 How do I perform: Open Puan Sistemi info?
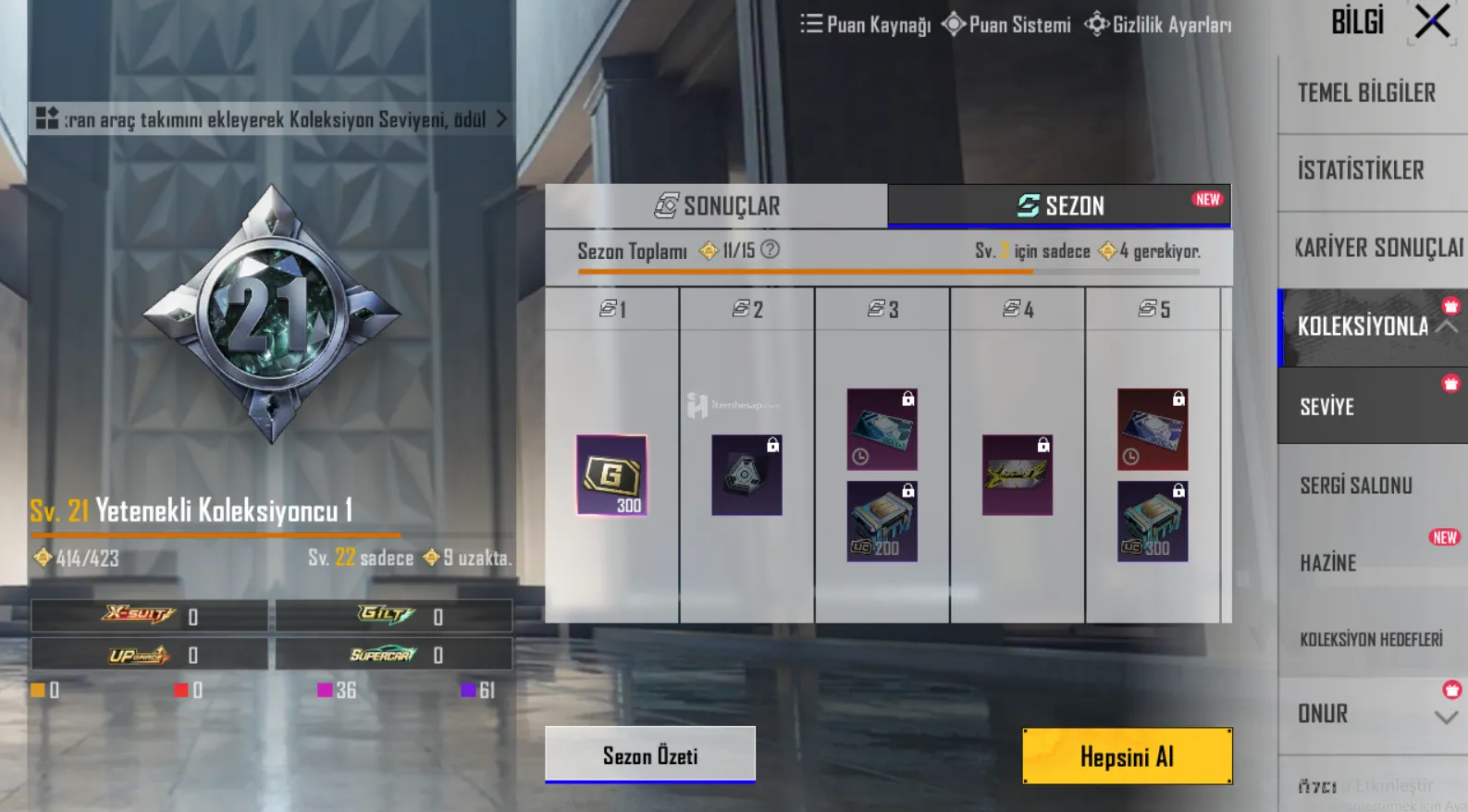click(1006, 25)
